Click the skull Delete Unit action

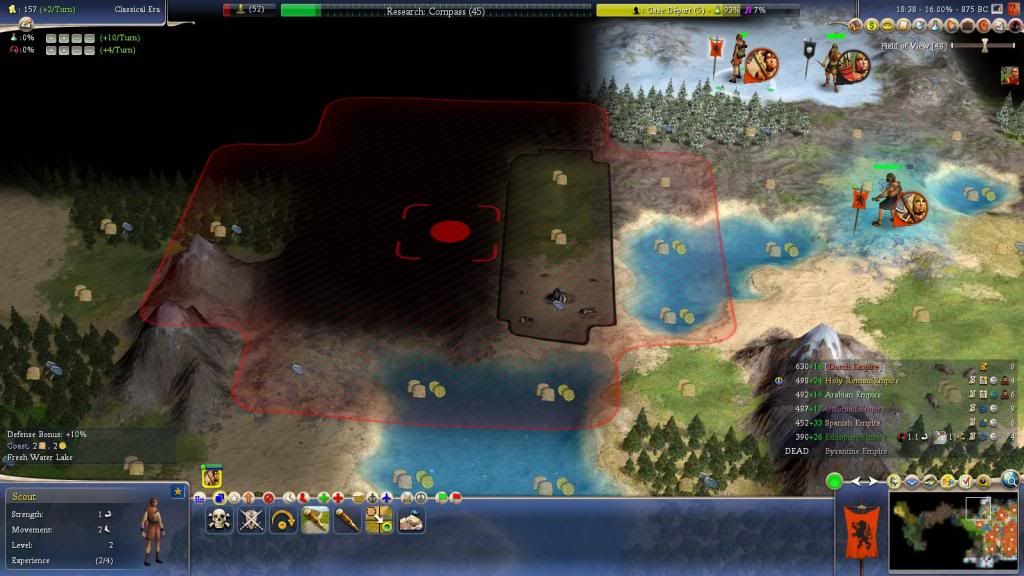[220, 519]
